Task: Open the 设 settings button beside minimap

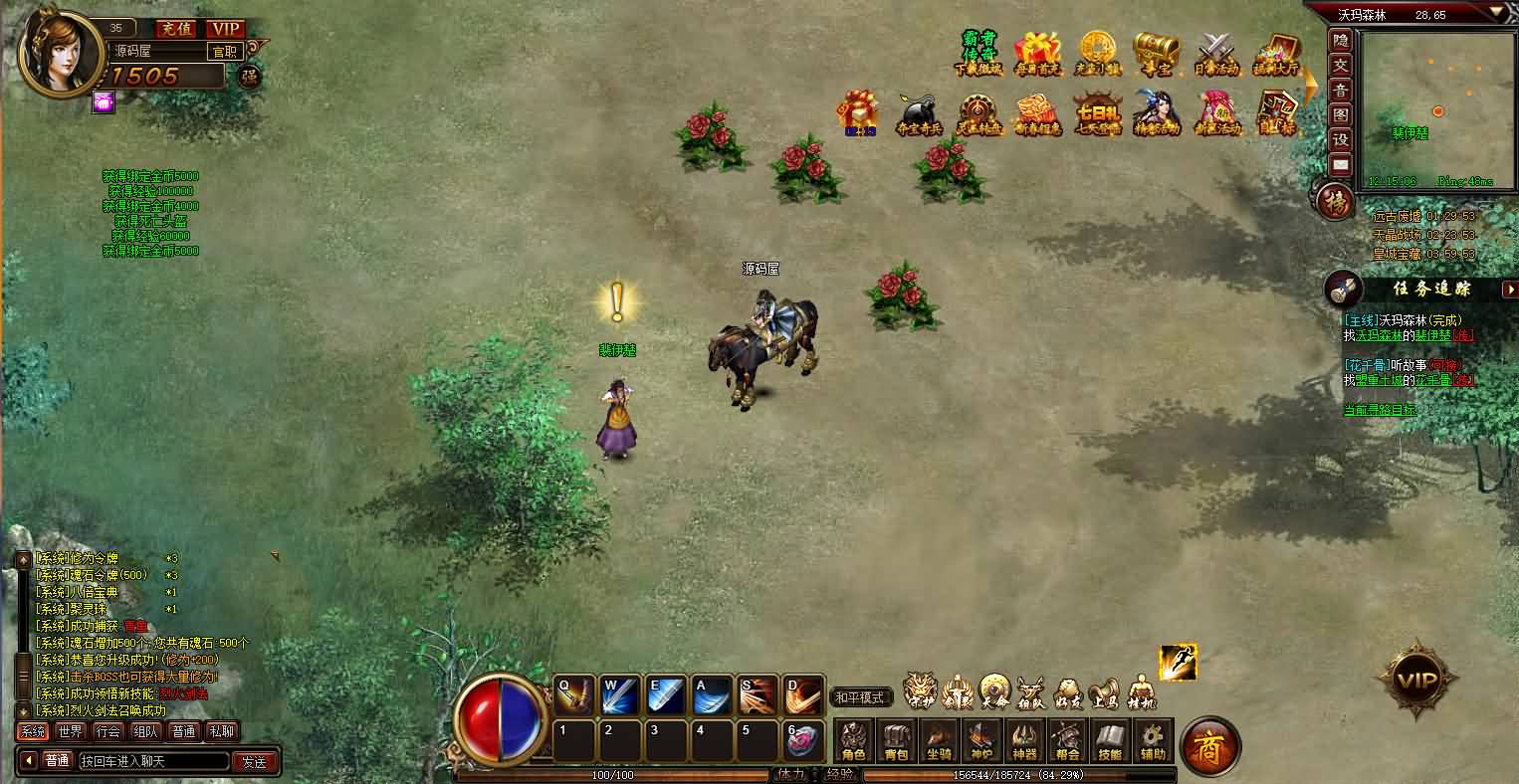Action: (x=1341, y=140)
